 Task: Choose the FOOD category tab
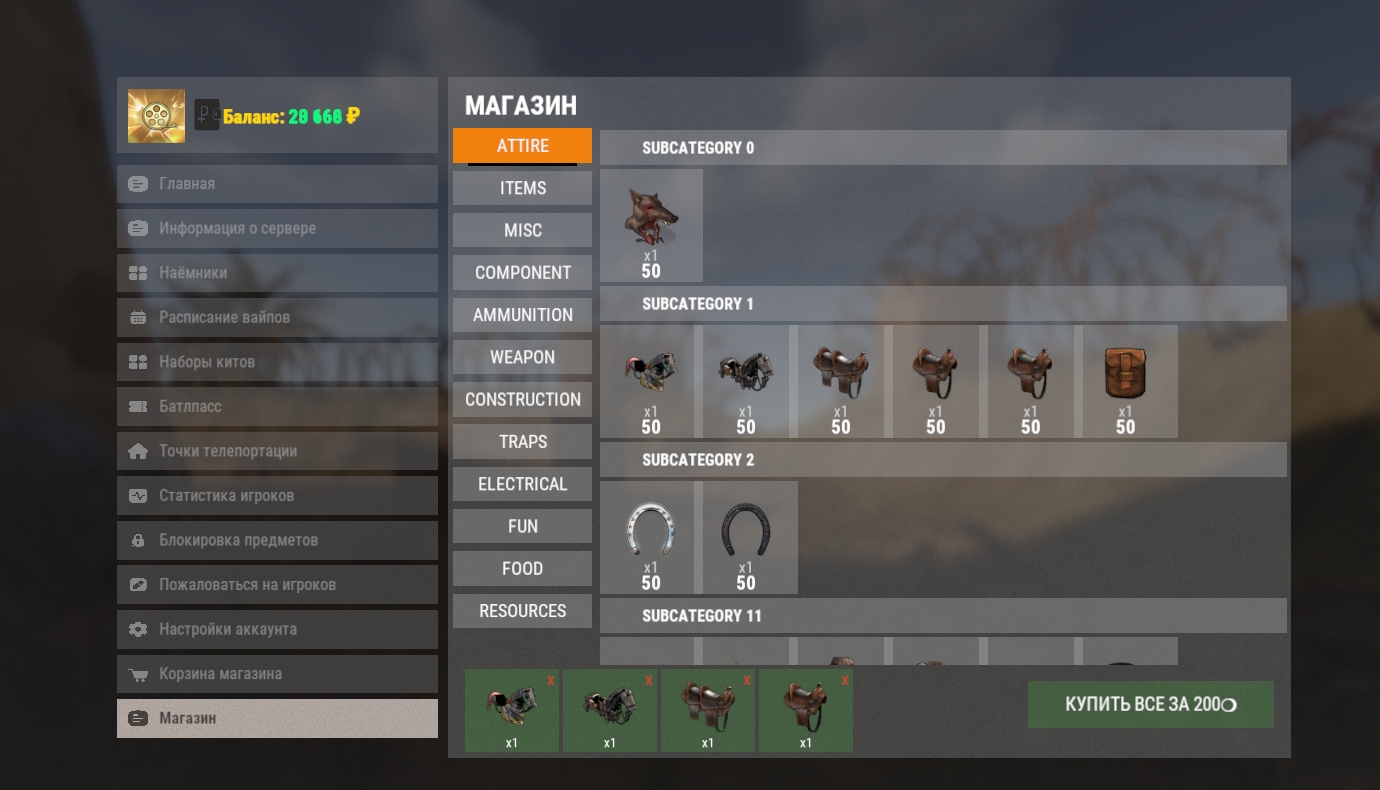522,568
